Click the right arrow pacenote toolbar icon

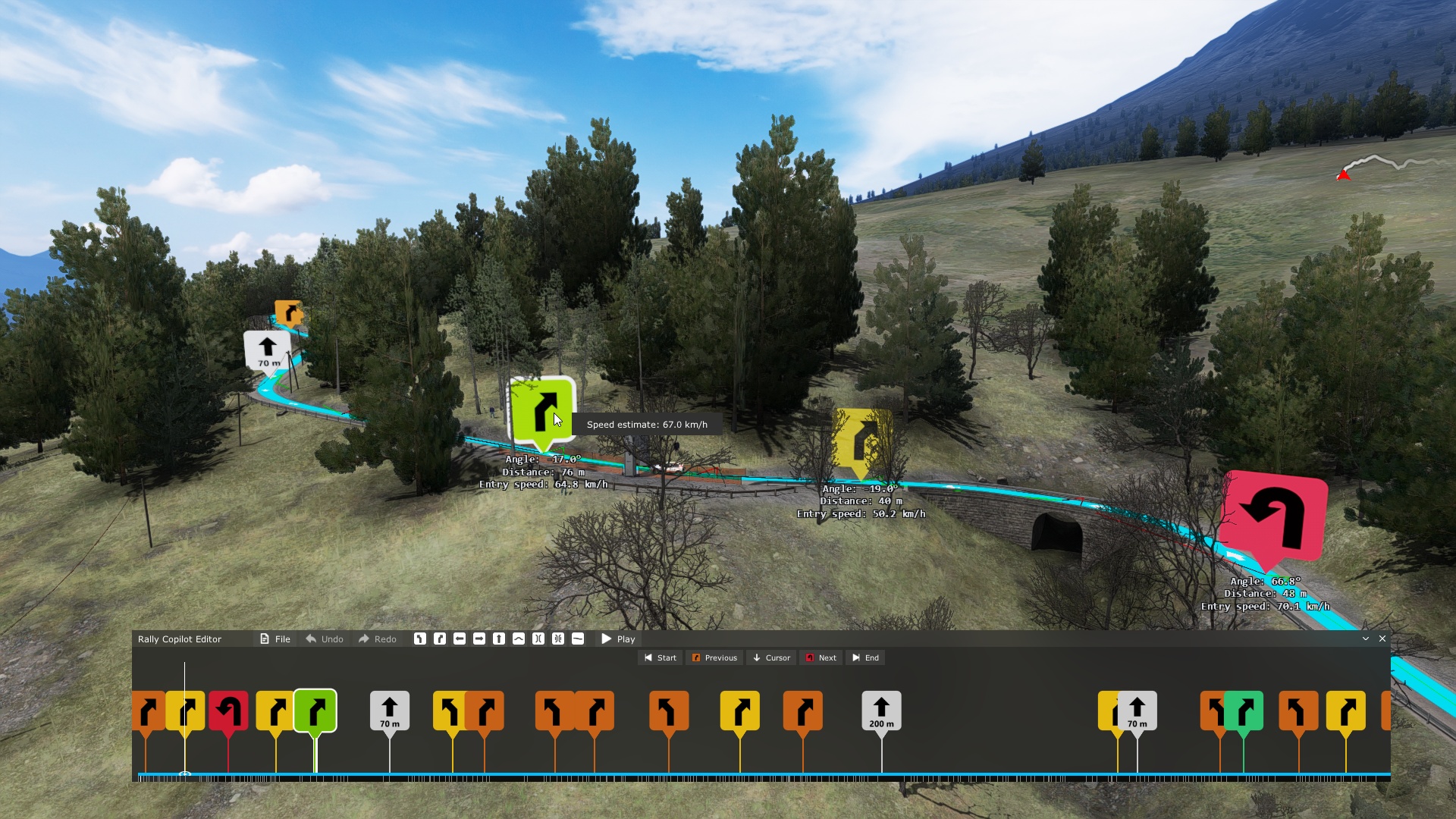(480, 639)
